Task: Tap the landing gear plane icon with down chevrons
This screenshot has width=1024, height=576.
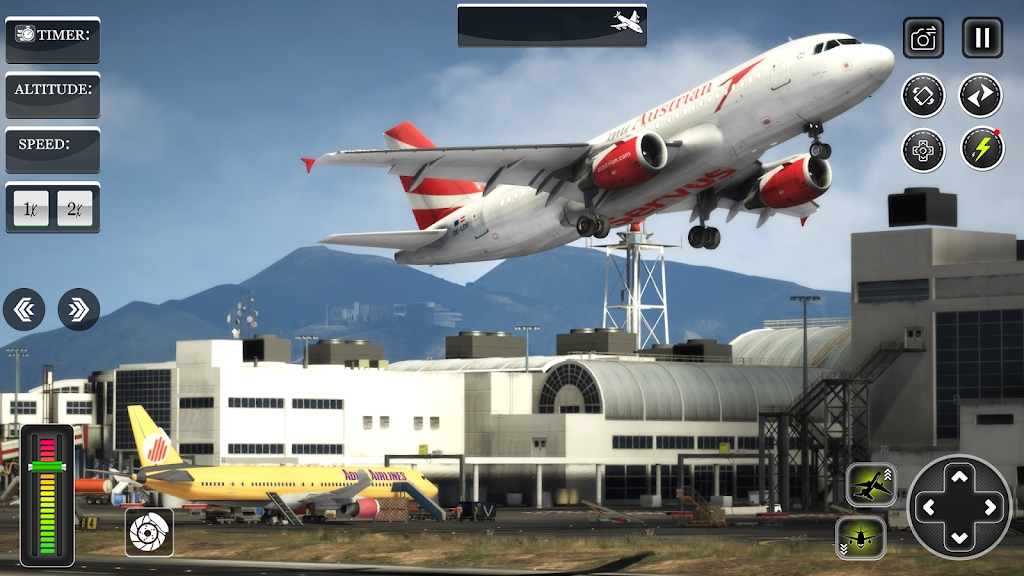Action: coord(861,537)
